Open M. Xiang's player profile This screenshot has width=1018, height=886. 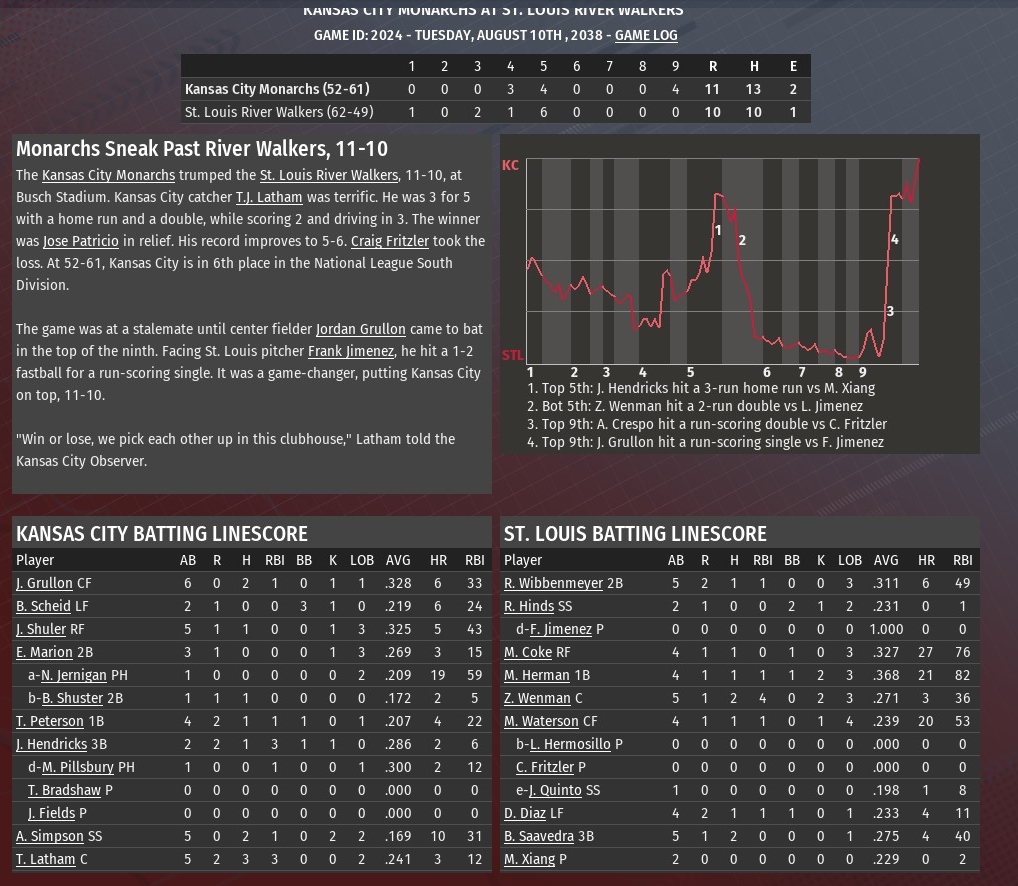529,859
